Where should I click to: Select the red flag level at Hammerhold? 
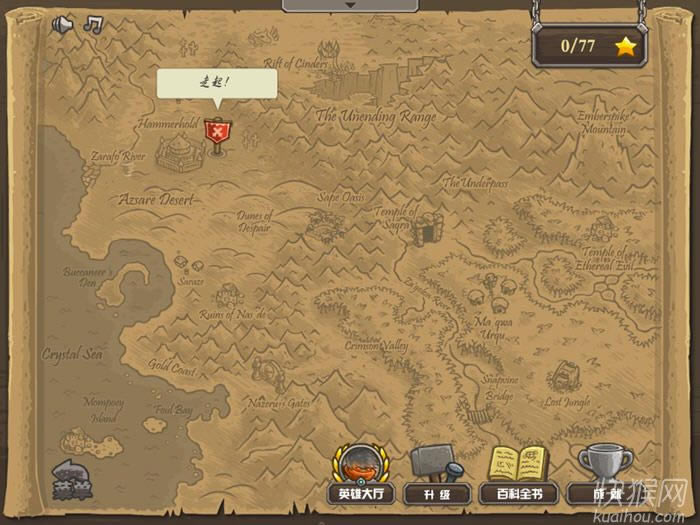(216, 132)
